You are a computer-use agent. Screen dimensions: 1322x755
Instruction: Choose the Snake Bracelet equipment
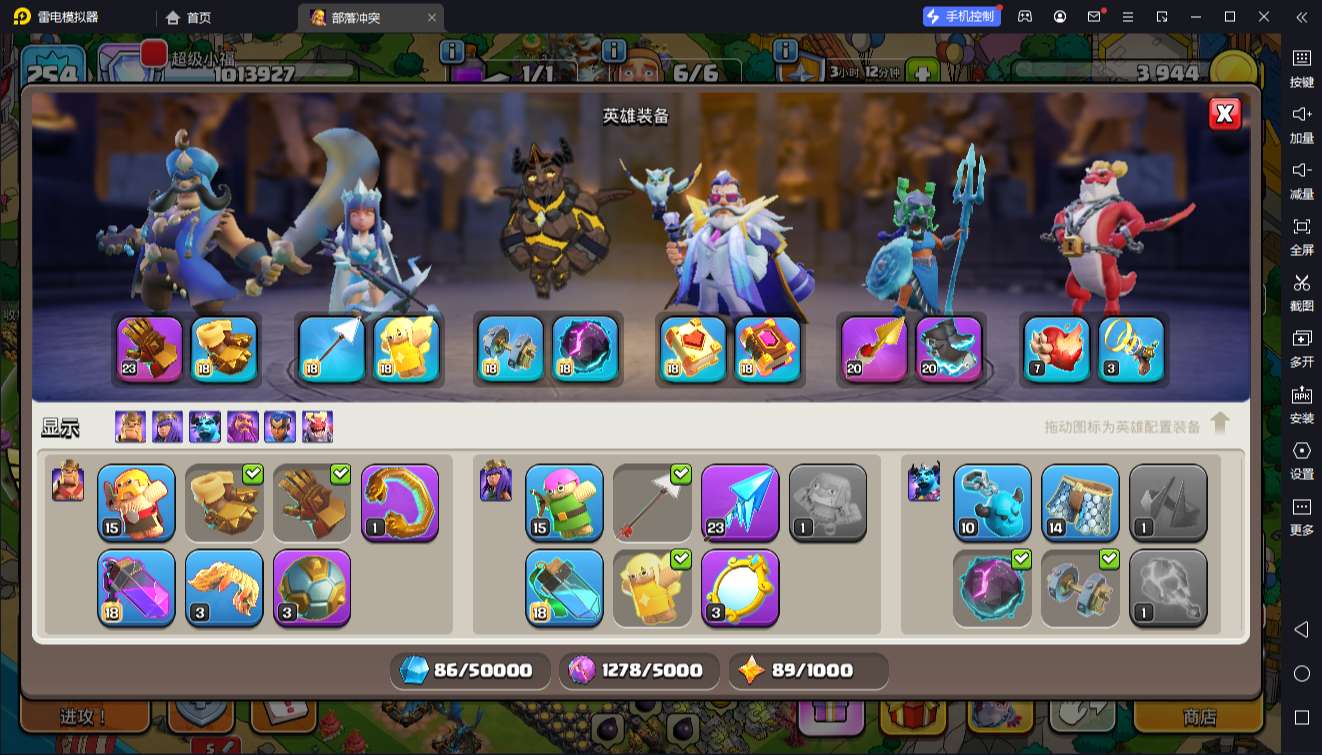pos(400,503)
